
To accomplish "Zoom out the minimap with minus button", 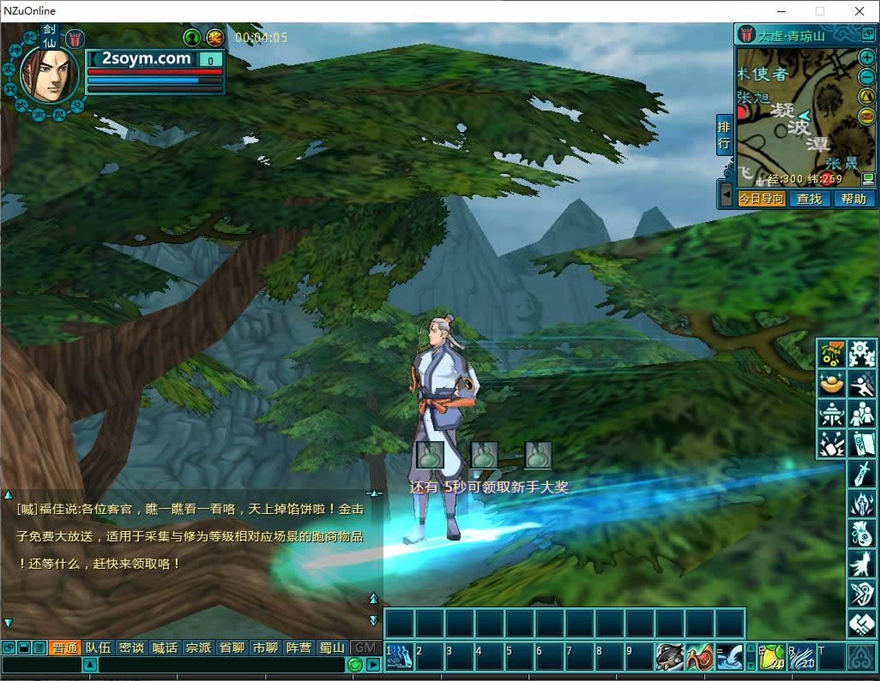I will [x=867, y=76].
